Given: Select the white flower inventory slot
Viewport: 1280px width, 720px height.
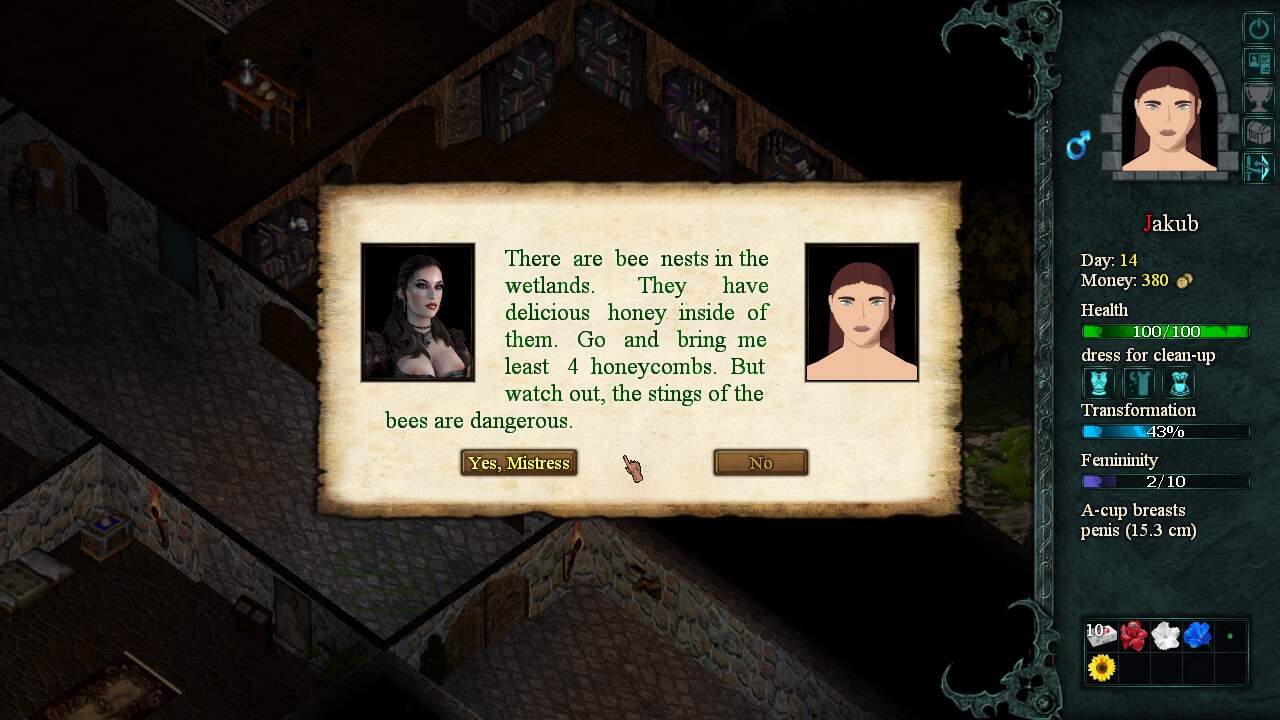Looking at the screenshot, I should pos(1165,635).
